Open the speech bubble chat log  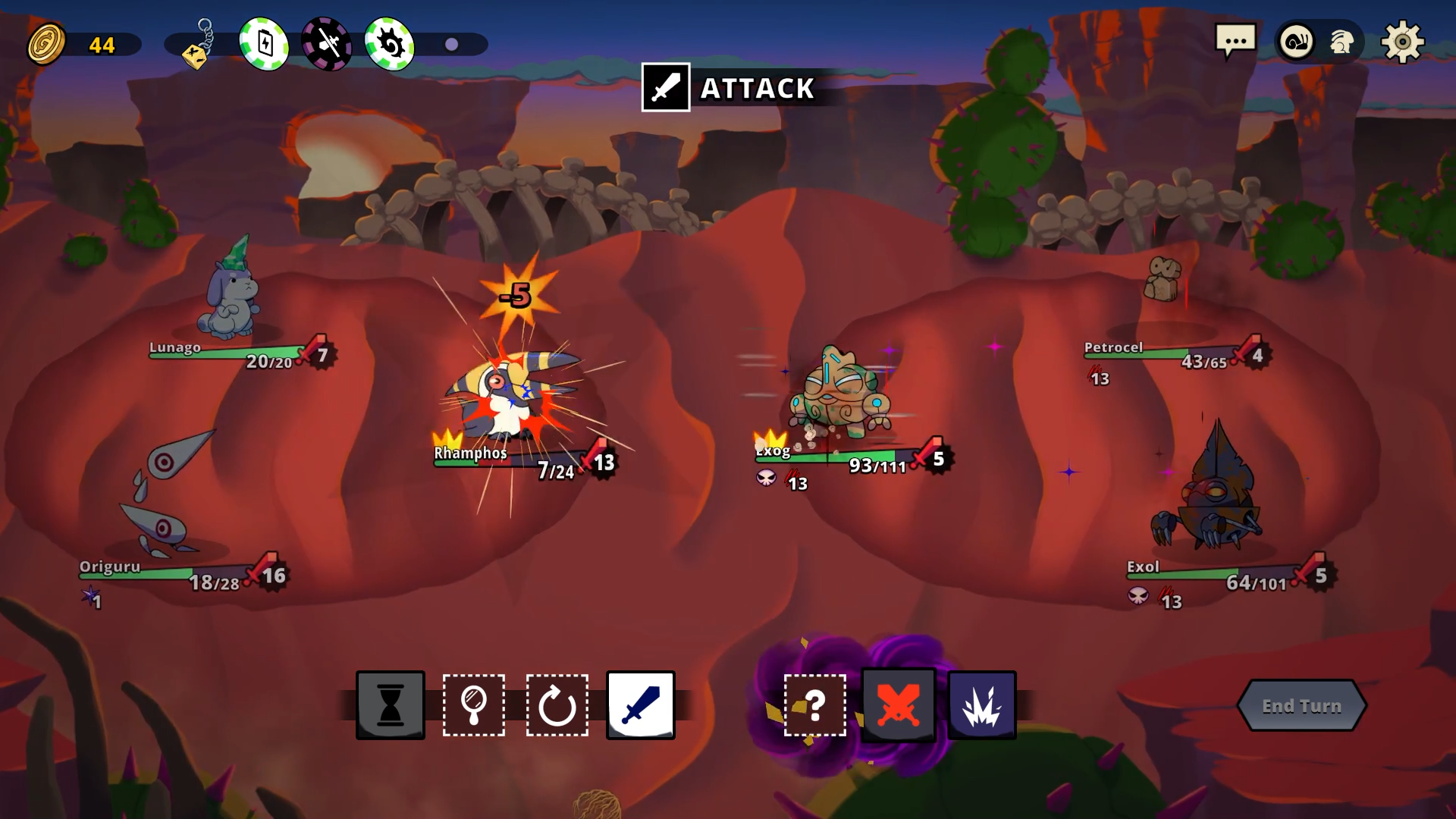1235,42
